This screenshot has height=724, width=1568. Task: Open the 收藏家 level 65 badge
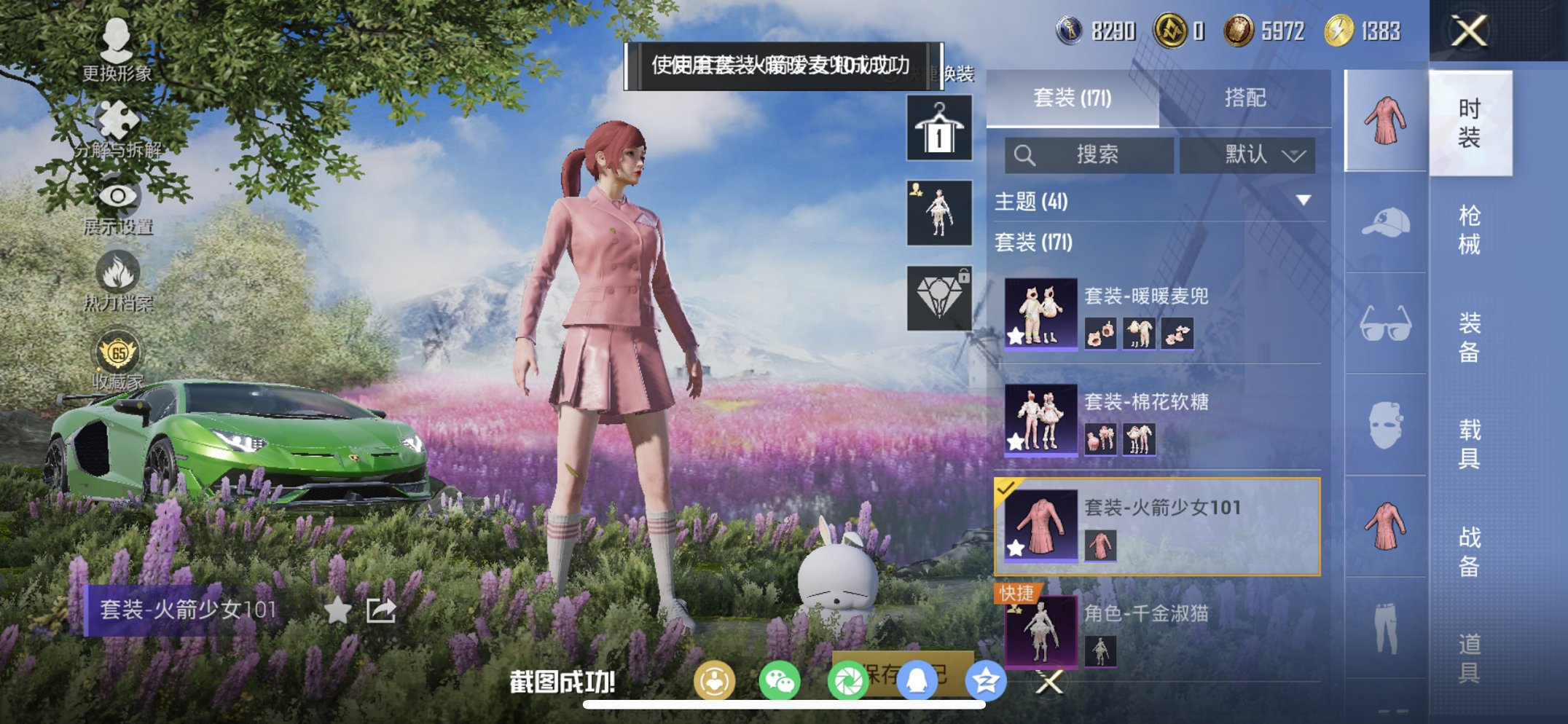[x=119, y=350]
